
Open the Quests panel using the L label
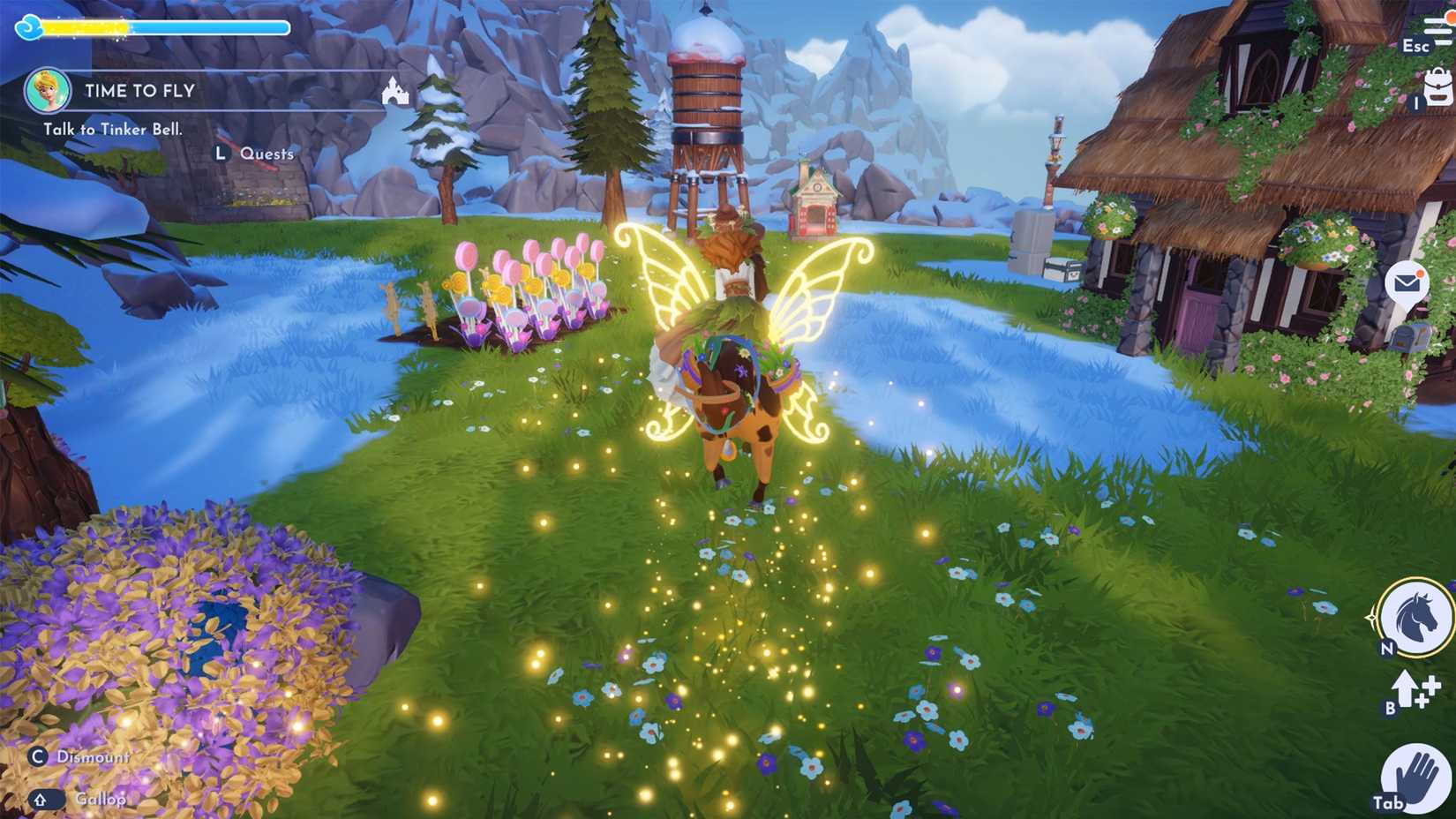(x=221, y=153)
